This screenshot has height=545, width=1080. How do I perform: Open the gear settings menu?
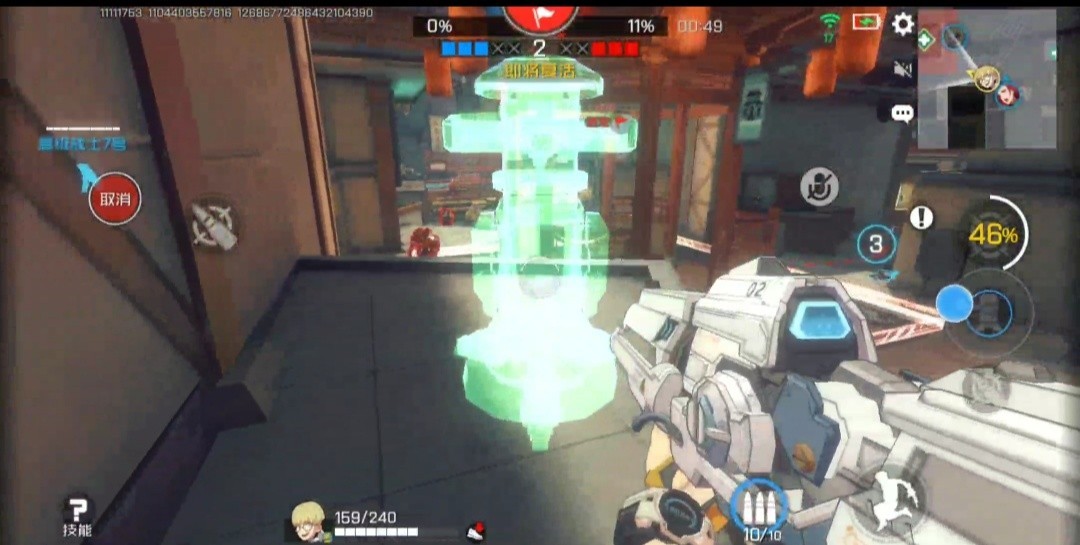903,24
